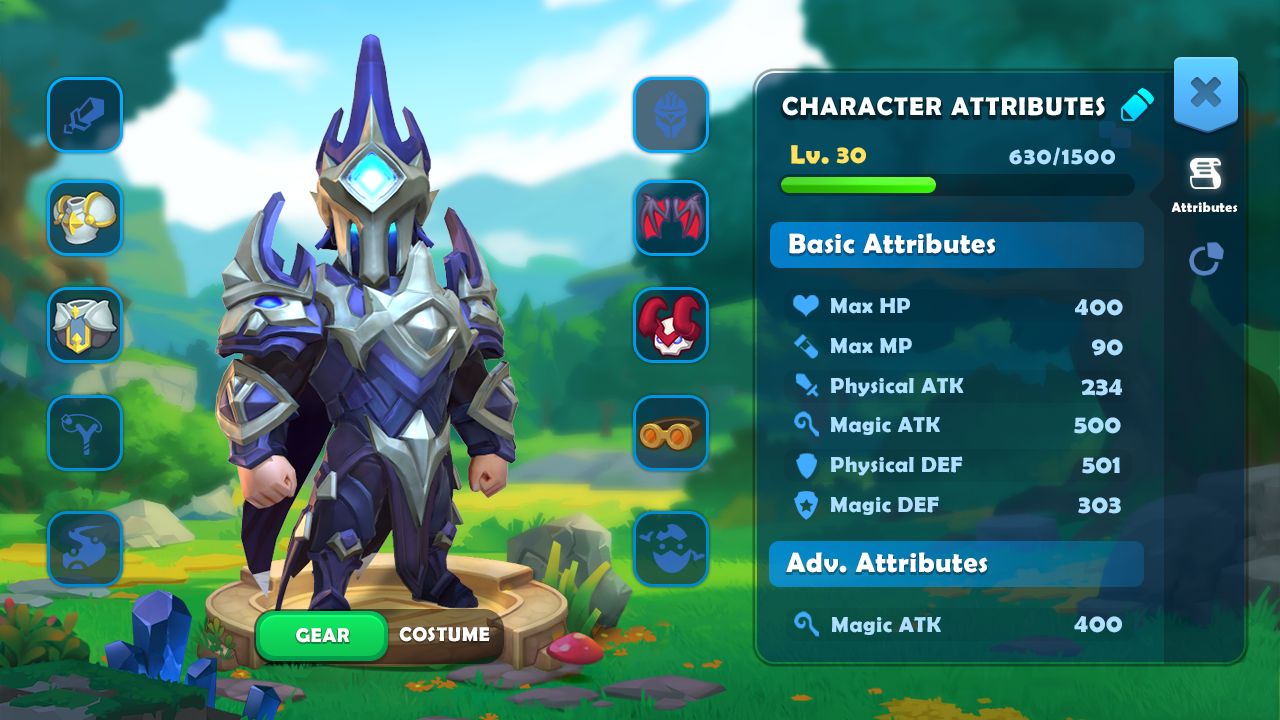Switch to the Costume tab
The height and width of the screenshot is (720, 1280).
coord(444,635)
